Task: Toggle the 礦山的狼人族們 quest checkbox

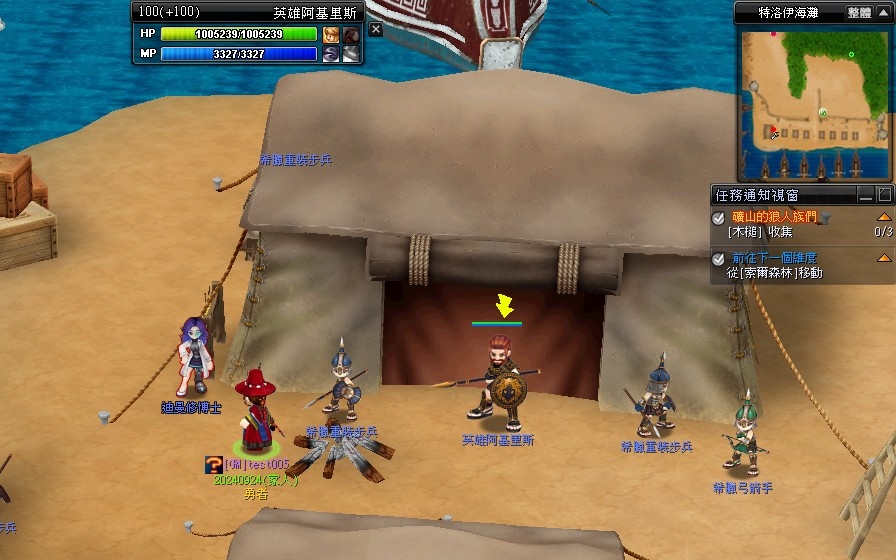Action: click(x=718, y=217)
